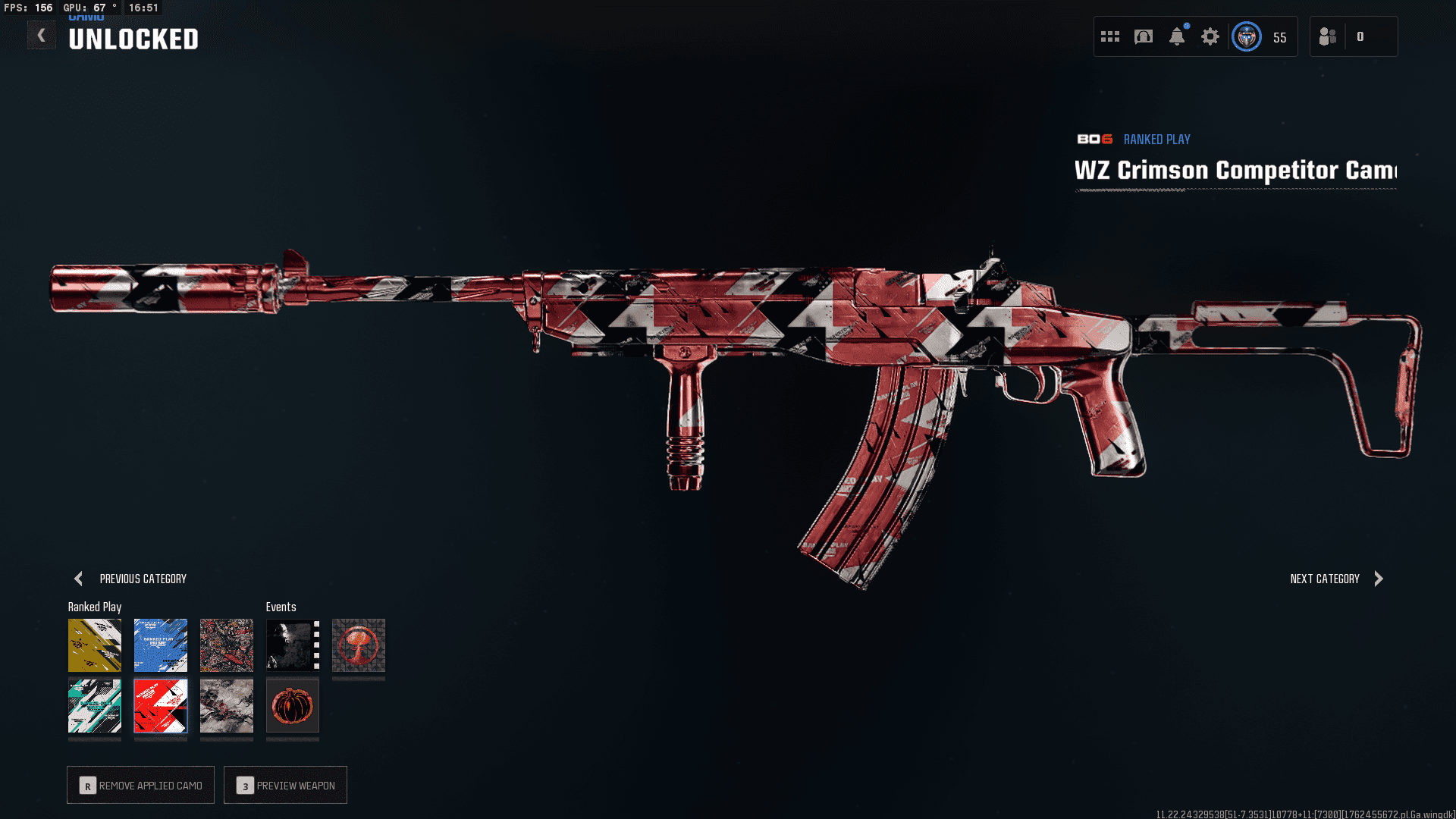Choose the red mushroom cloud event camo
This screenshot has height=819, width=1456.
359,645
